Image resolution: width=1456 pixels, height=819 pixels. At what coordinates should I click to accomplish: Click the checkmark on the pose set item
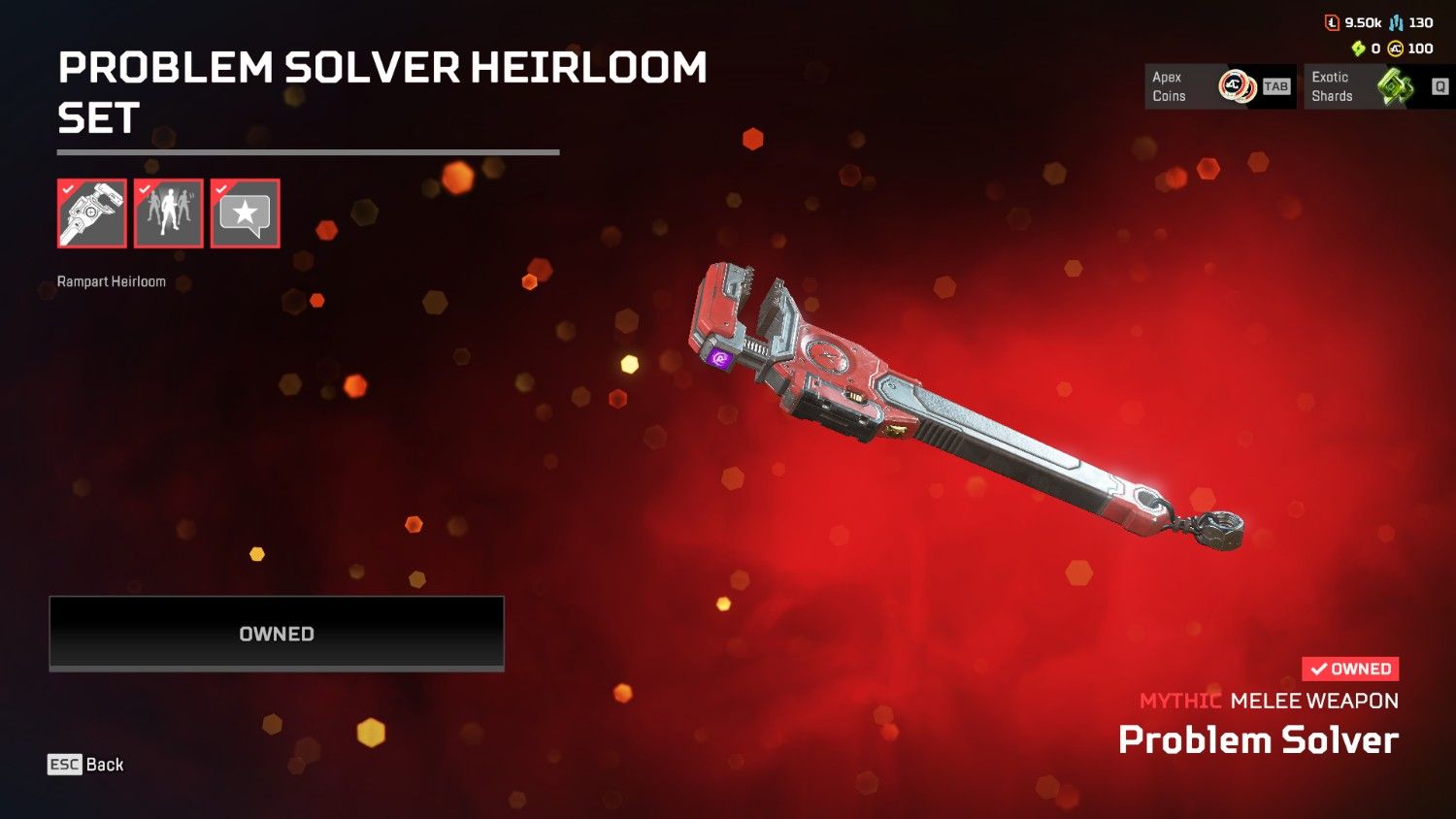[x=145, y=191]
